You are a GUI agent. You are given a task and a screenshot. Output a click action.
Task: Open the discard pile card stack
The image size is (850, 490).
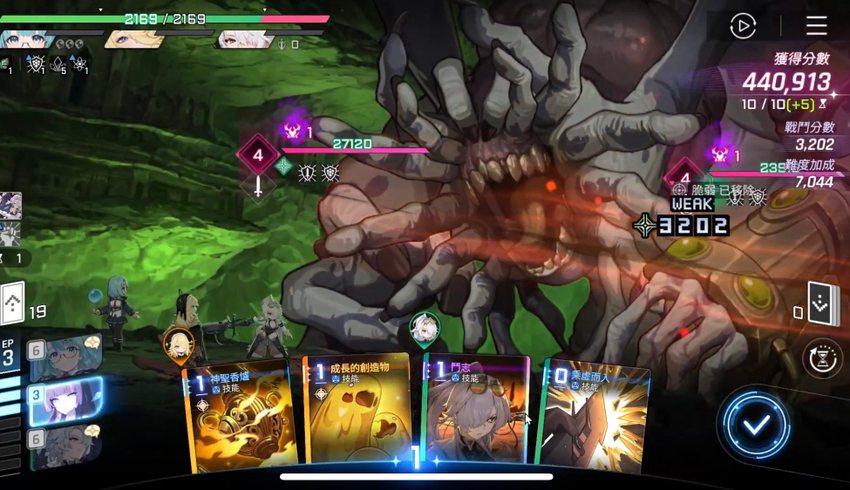820,305
